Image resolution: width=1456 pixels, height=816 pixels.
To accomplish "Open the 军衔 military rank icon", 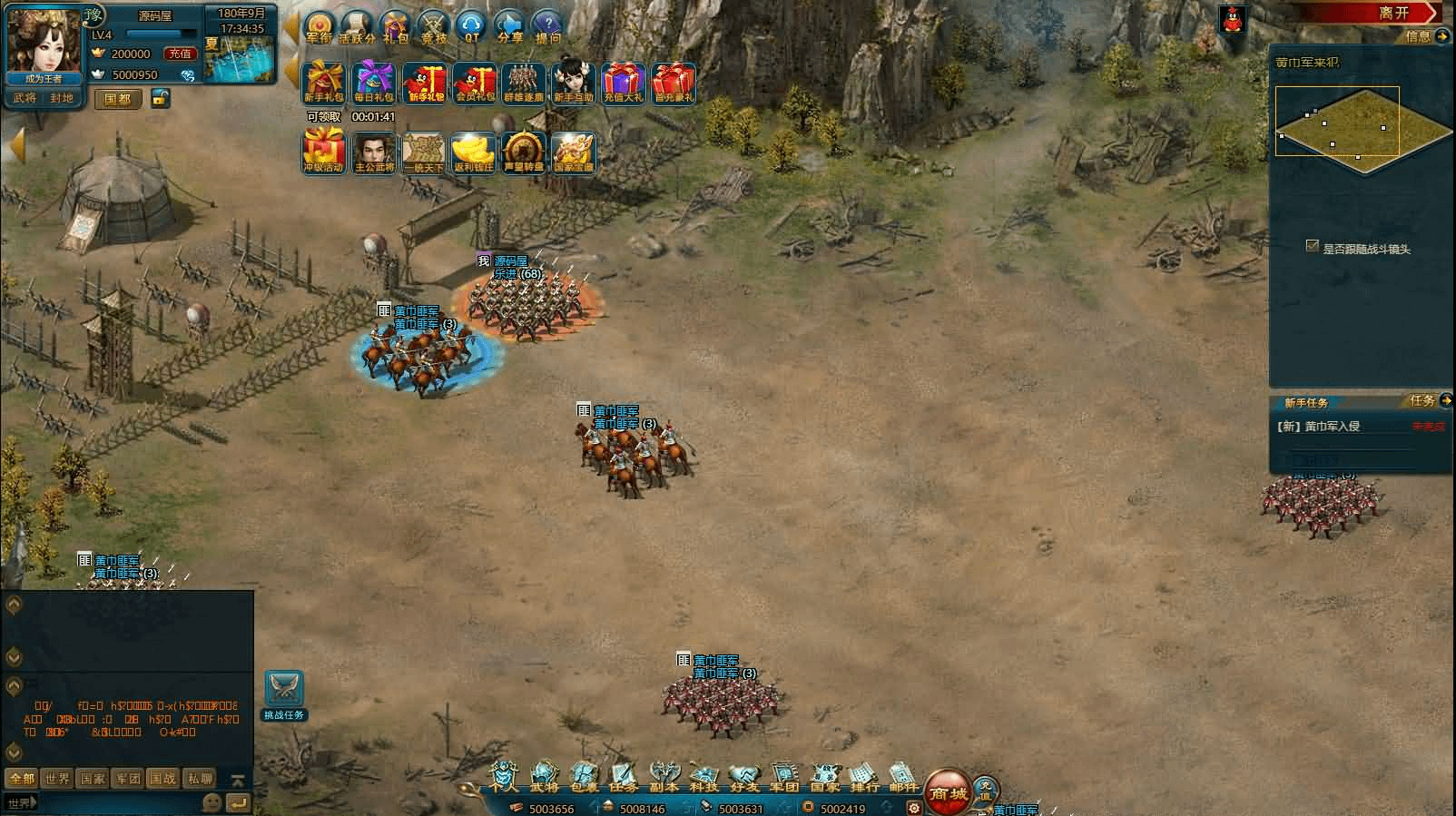I will point(320,27).
